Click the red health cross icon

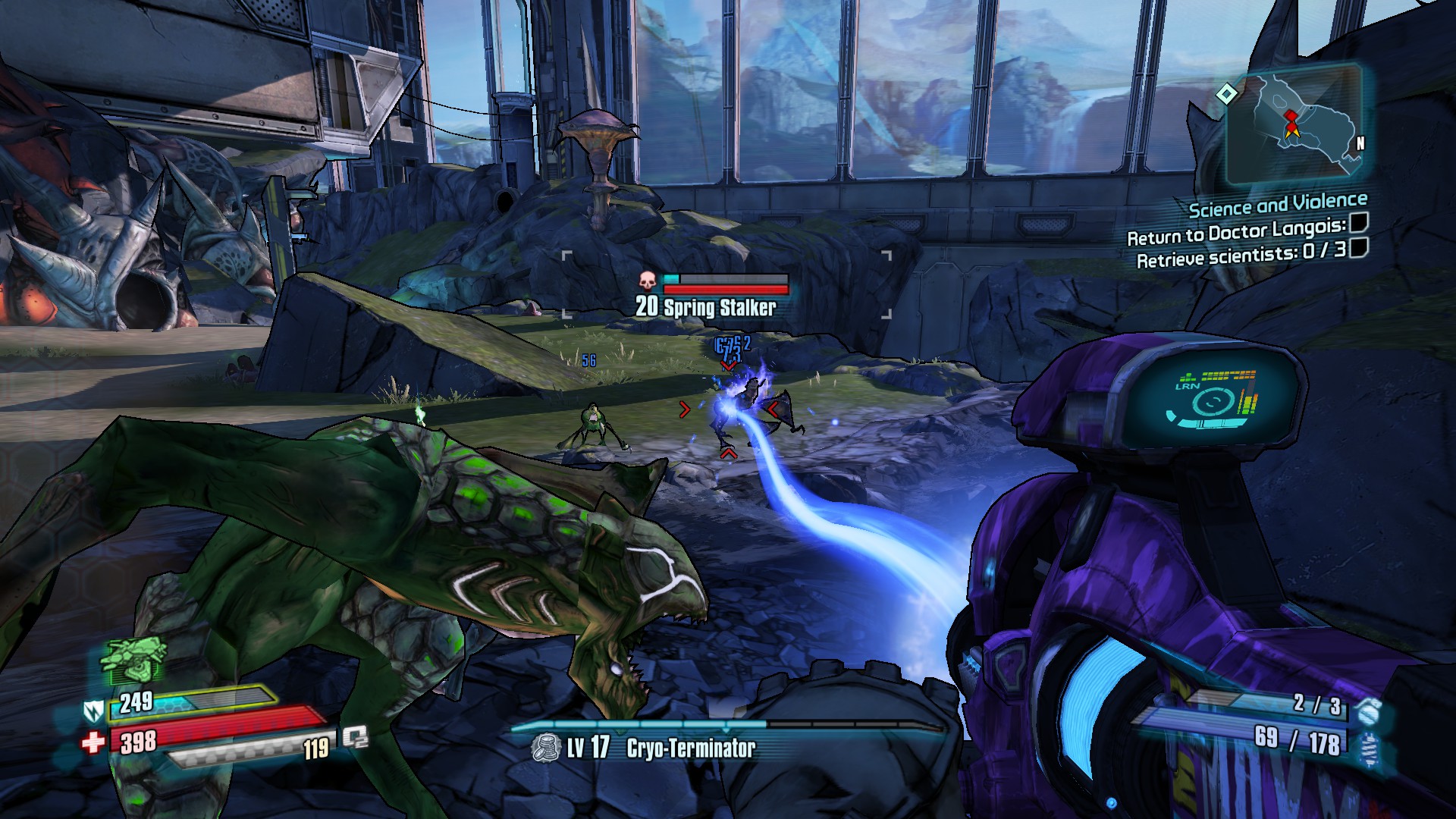pos(93,741)
